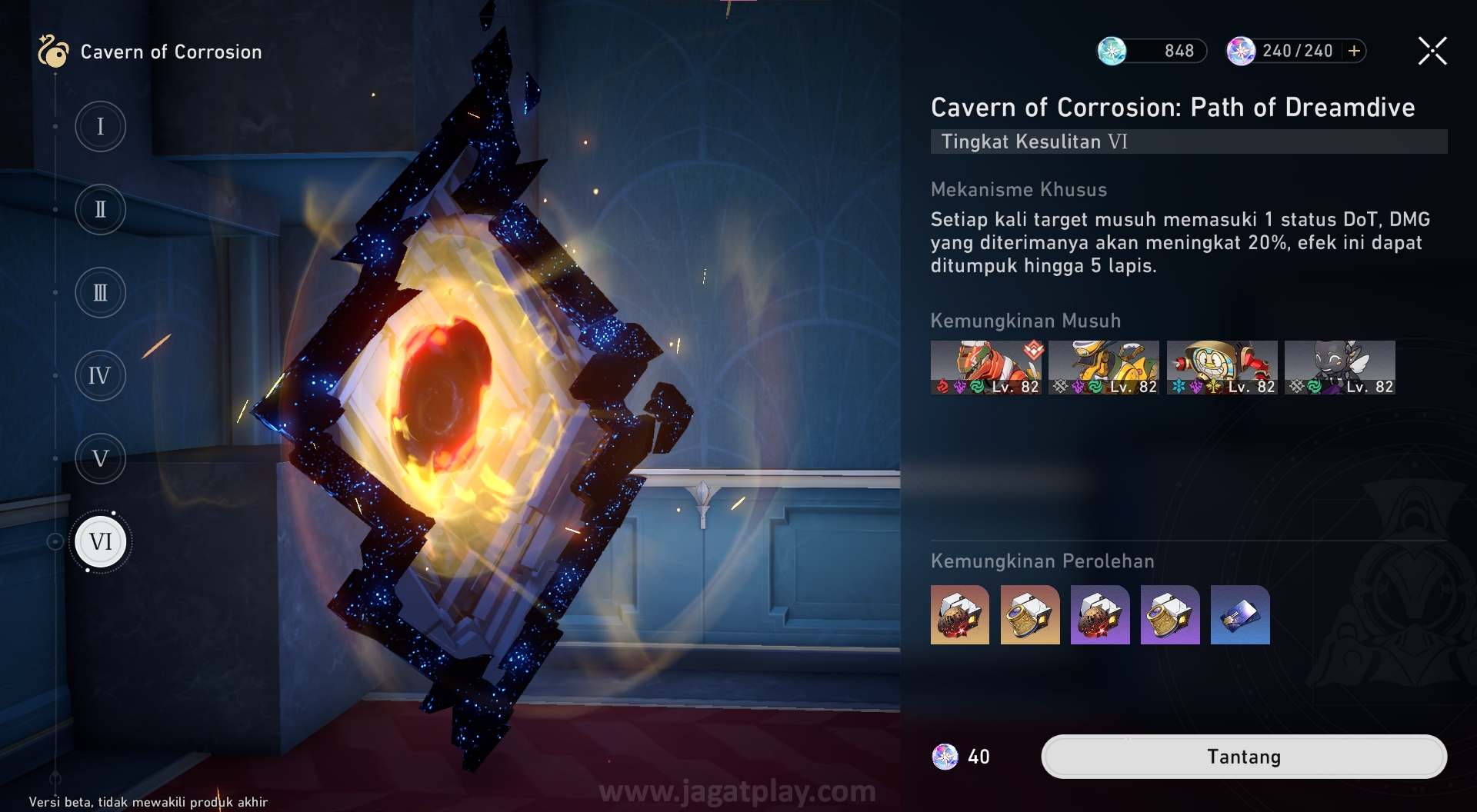Viewport: 1477px width, 812px height.
Task: View the second yellow enemy thumbnail
Action: tap(1103, 368)
